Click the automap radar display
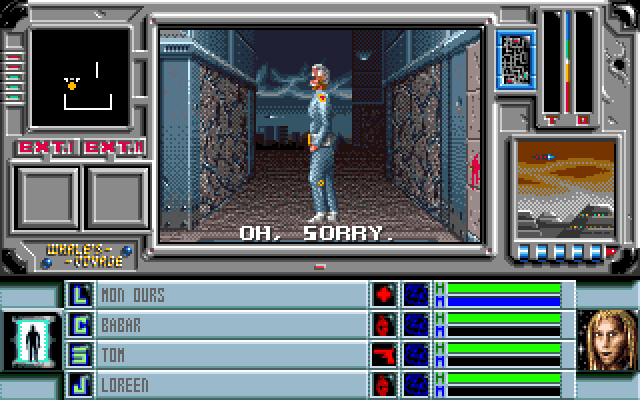This screenshot has height=400, width=640. coord(80,77)
